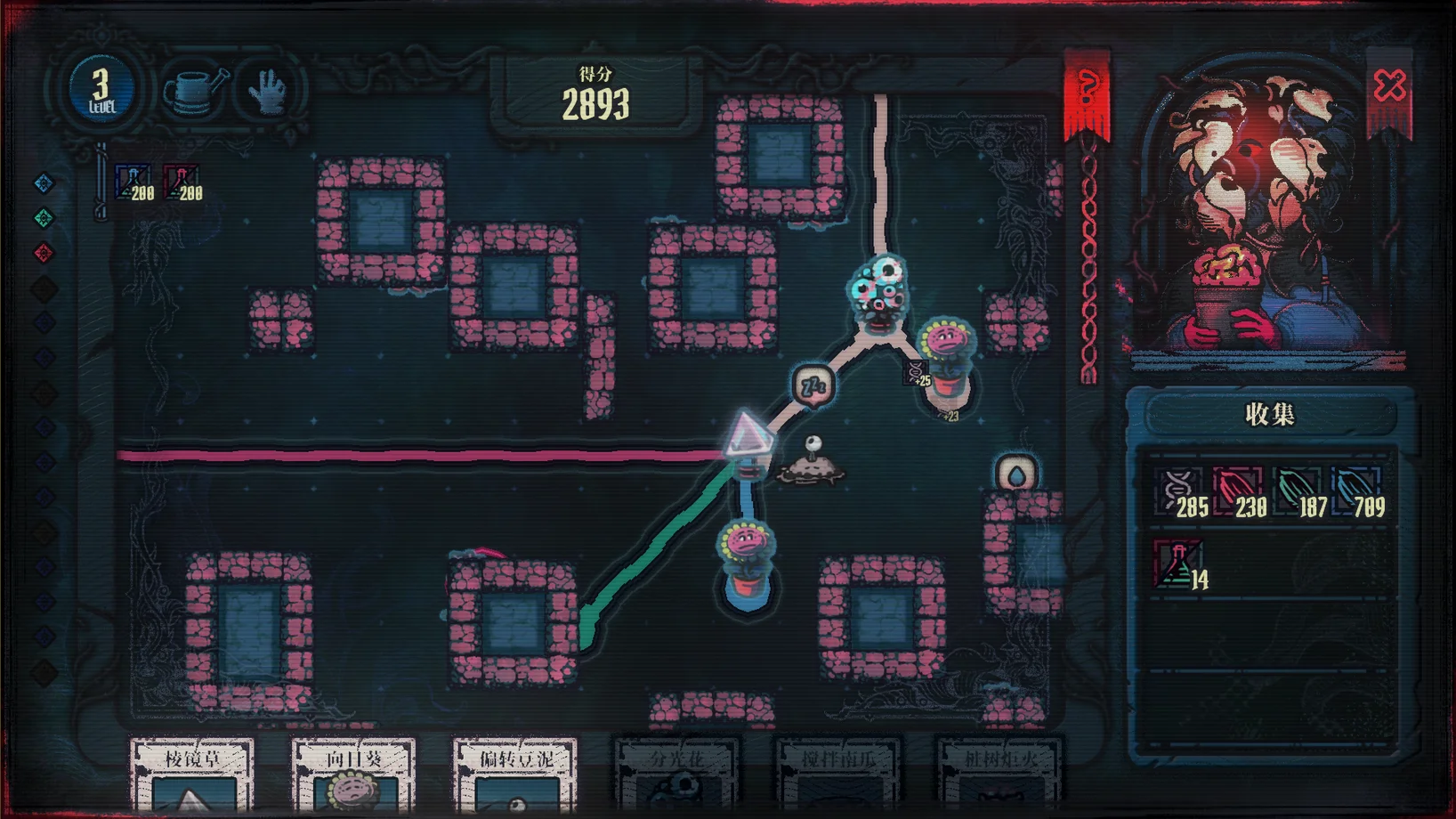
Task: Choose the dimmed 桩树炬火 card
Action: (x=999, y=774)
